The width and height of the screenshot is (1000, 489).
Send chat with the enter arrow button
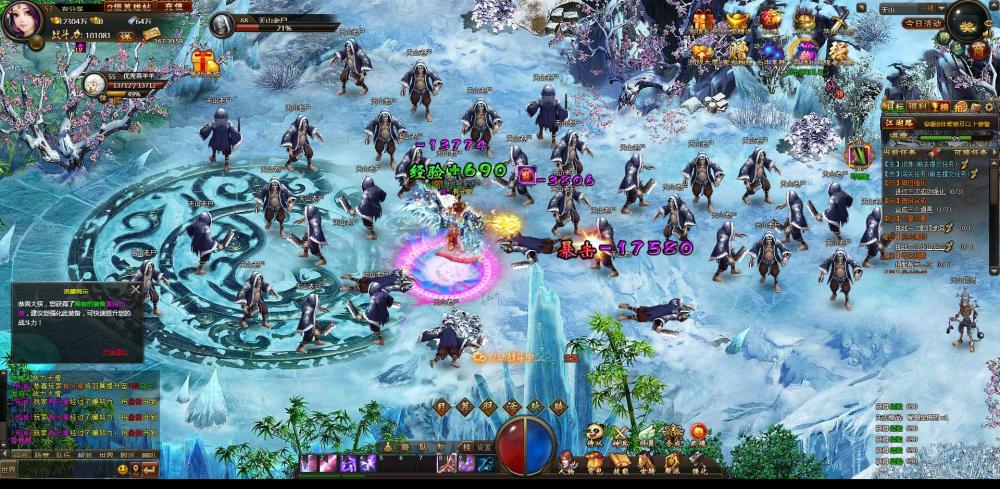[x=149, y=469]
